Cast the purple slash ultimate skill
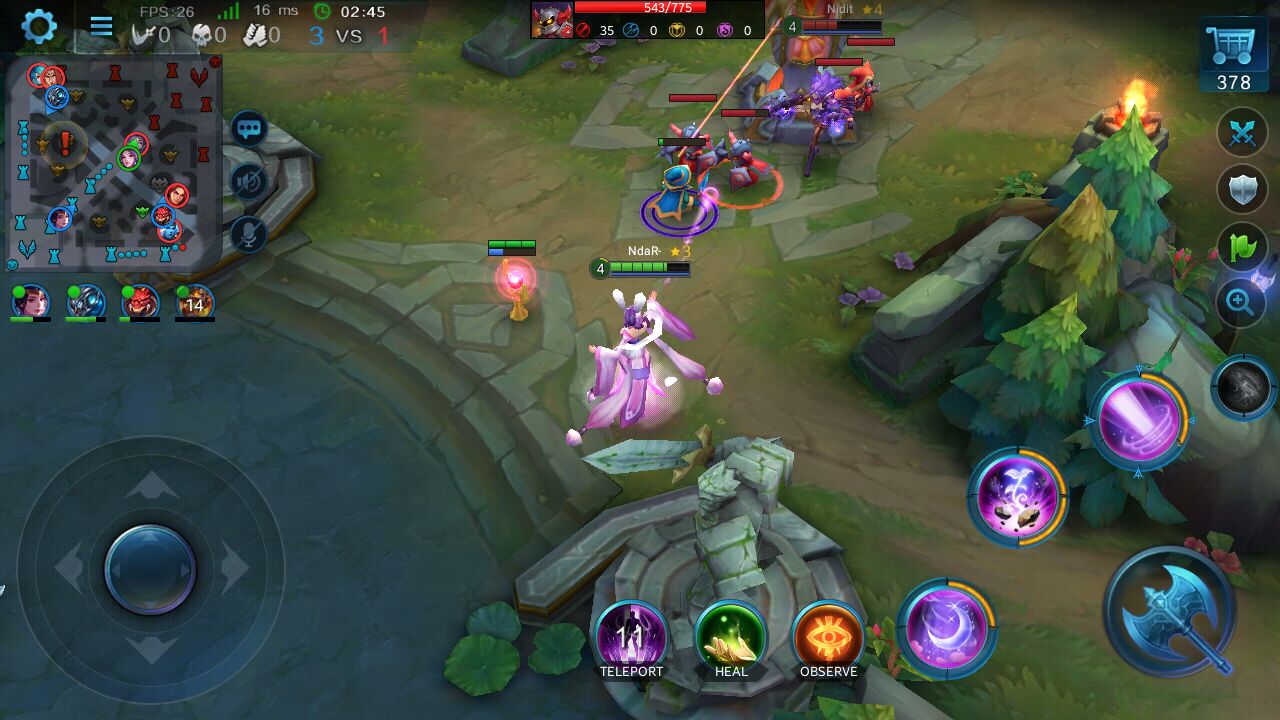The width and height of the screenshot is (1280, 720). click(x=1138, y=420)
